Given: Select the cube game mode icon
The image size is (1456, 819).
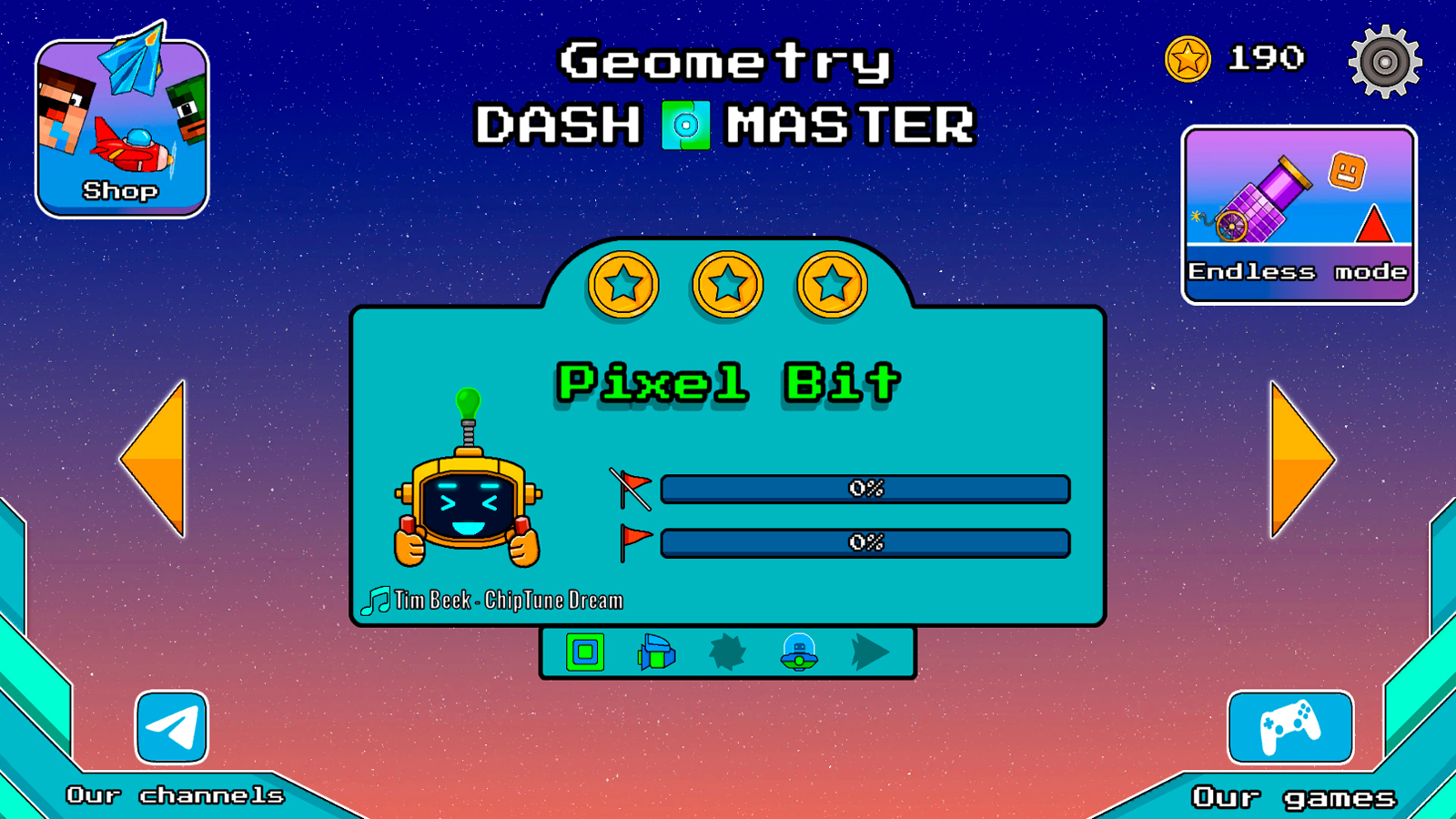Looking at the screenshot, I should point(584,653).
